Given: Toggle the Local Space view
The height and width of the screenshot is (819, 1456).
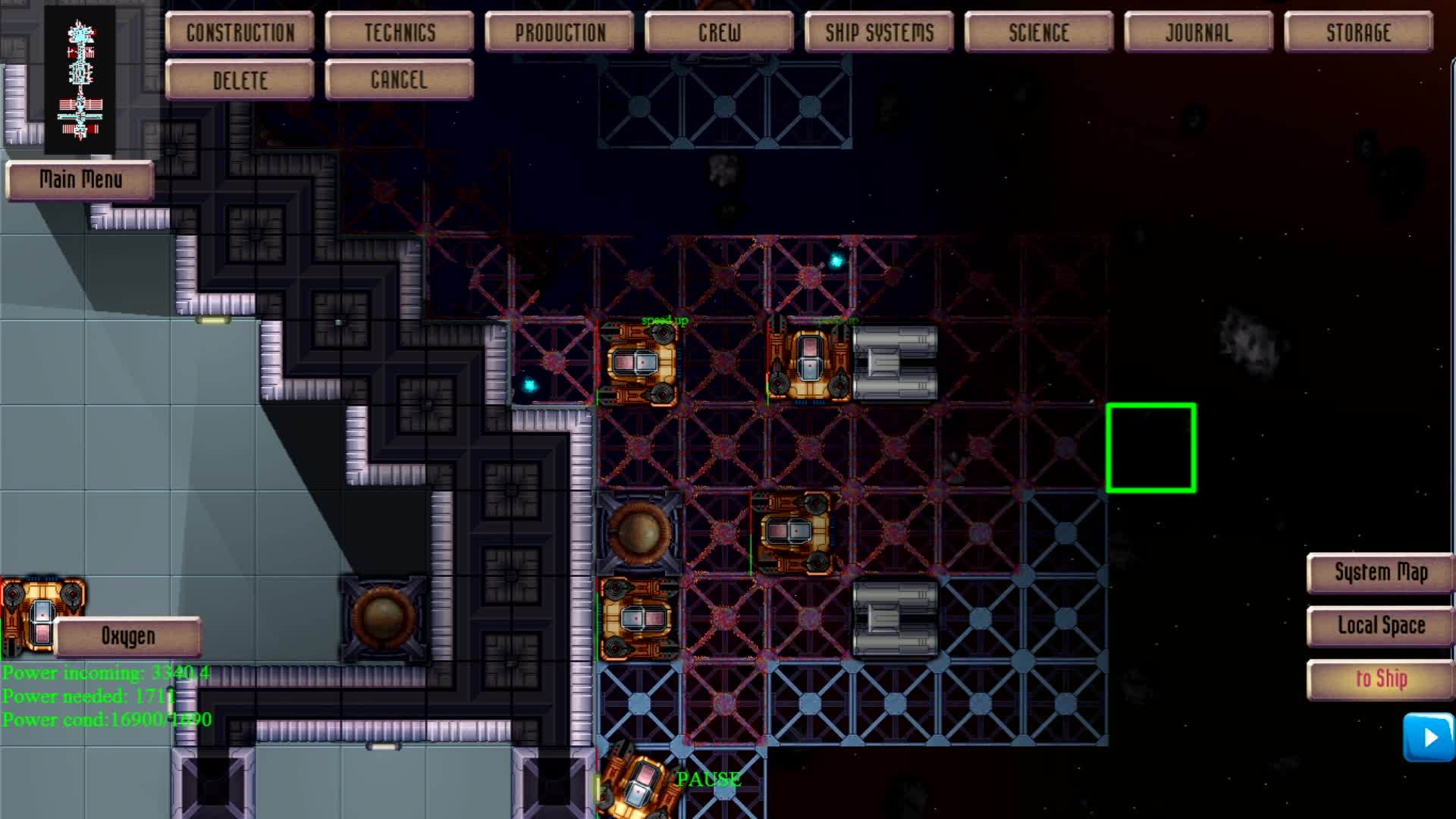Looking at the screenshot, I should tap(1379, 626).
